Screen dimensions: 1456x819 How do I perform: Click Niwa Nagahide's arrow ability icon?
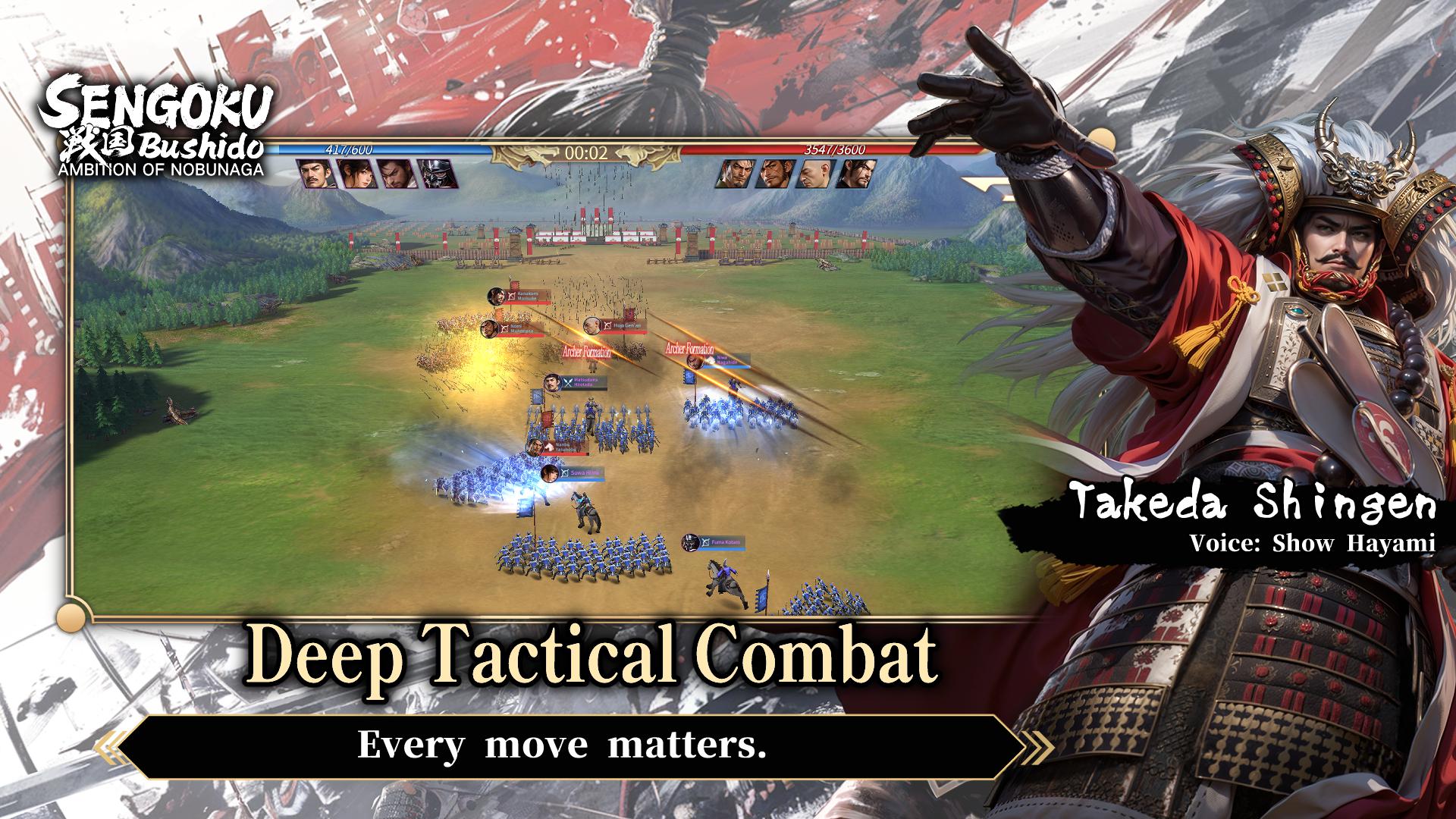click(710, 359)
